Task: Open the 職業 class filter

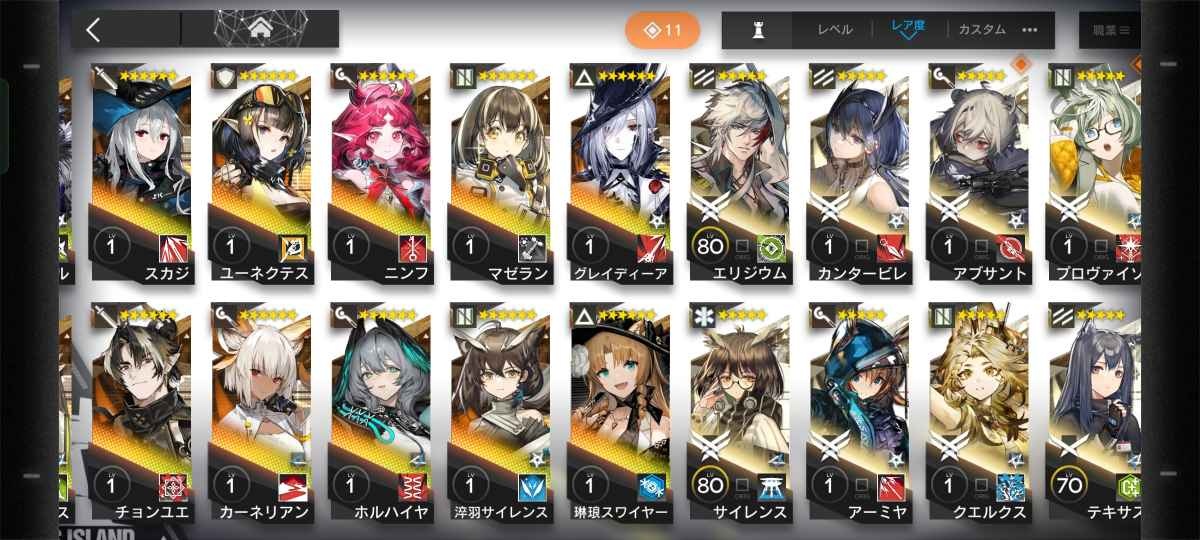Action: (x=1110, y=30)
